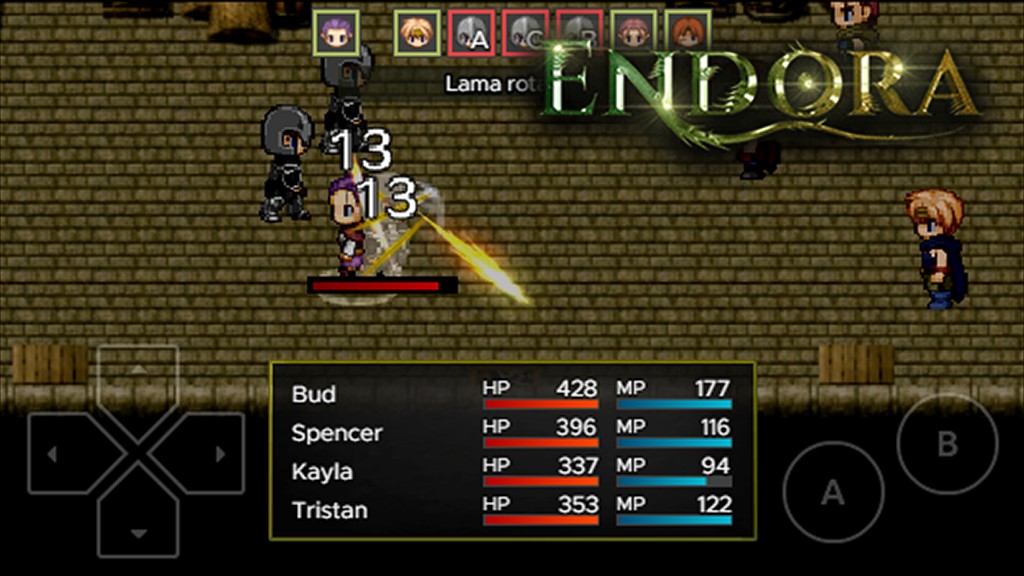This screenshot has height=576, width=1024.
Task: Select Spencer in the party status list
Action: coord(336,433)
